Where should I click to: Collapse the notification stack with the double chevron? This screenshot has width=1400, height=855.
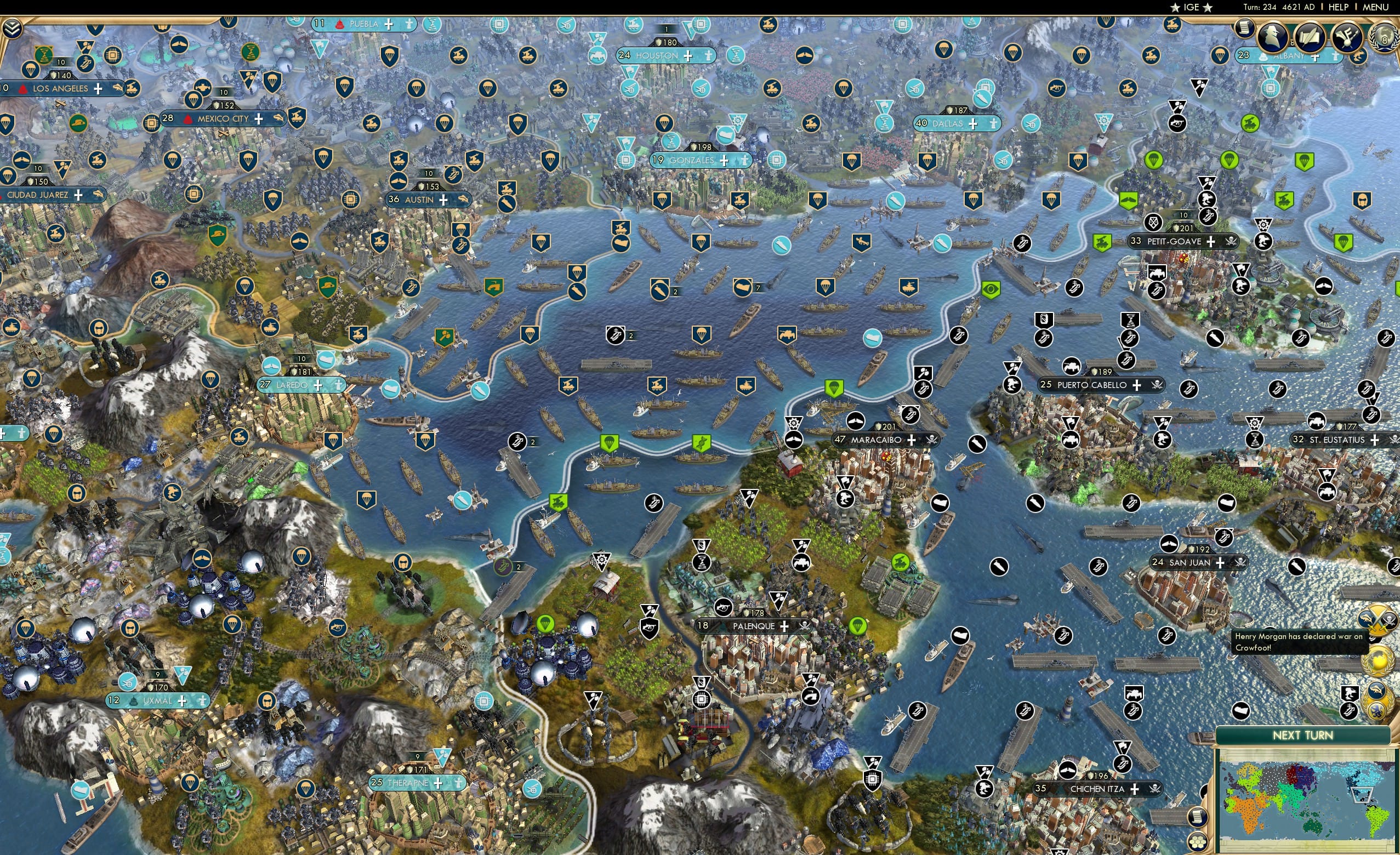tap(13, 29)
